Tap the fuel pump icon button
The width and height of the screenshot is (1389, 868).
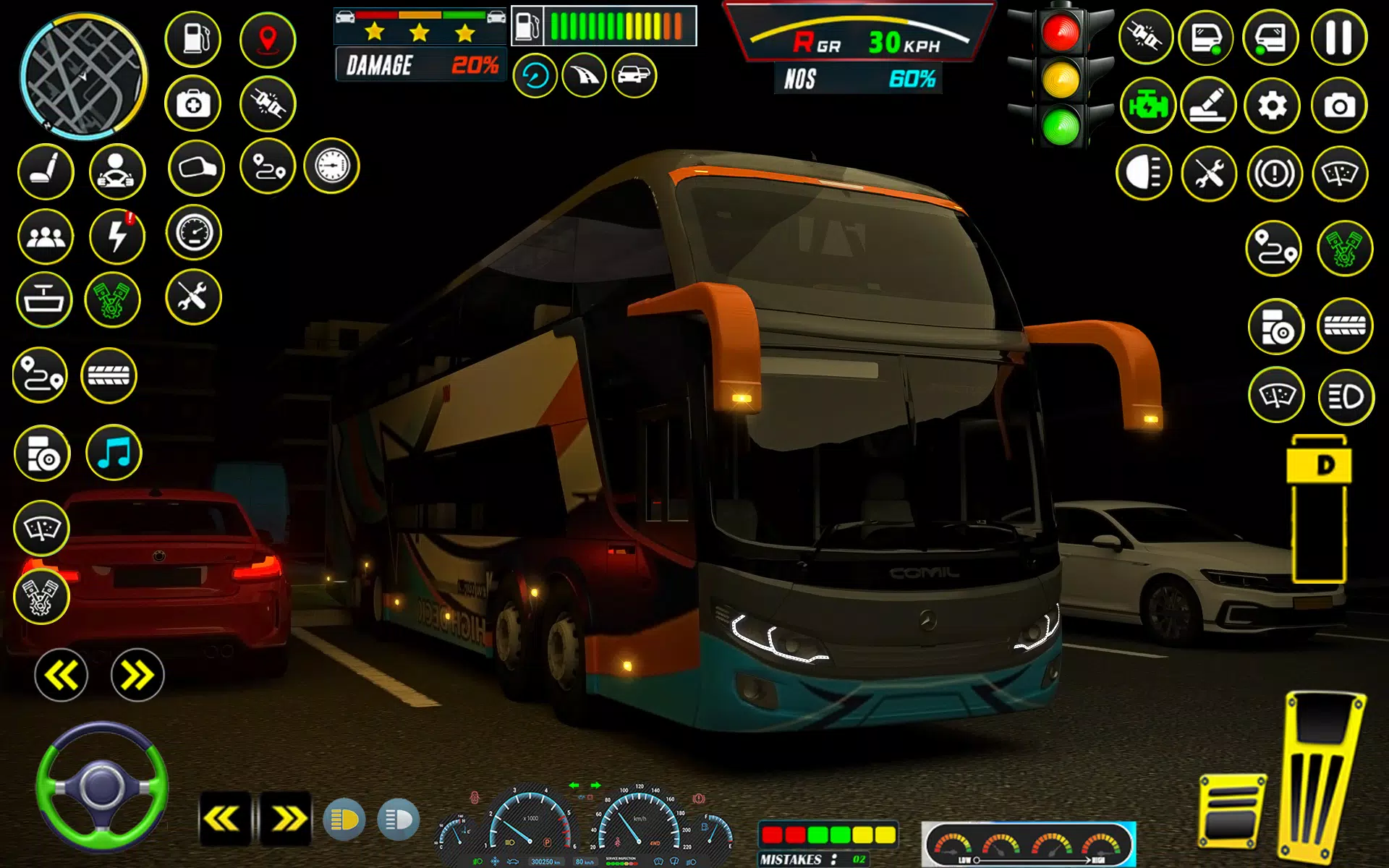pos(193,39)
